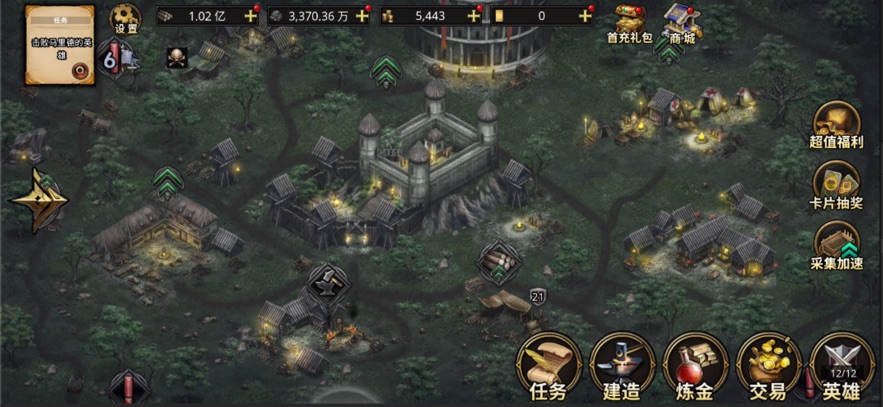Open the number 6 banner queue icon
Viewport: 883px width, 407px height.
tap(112, 59)
